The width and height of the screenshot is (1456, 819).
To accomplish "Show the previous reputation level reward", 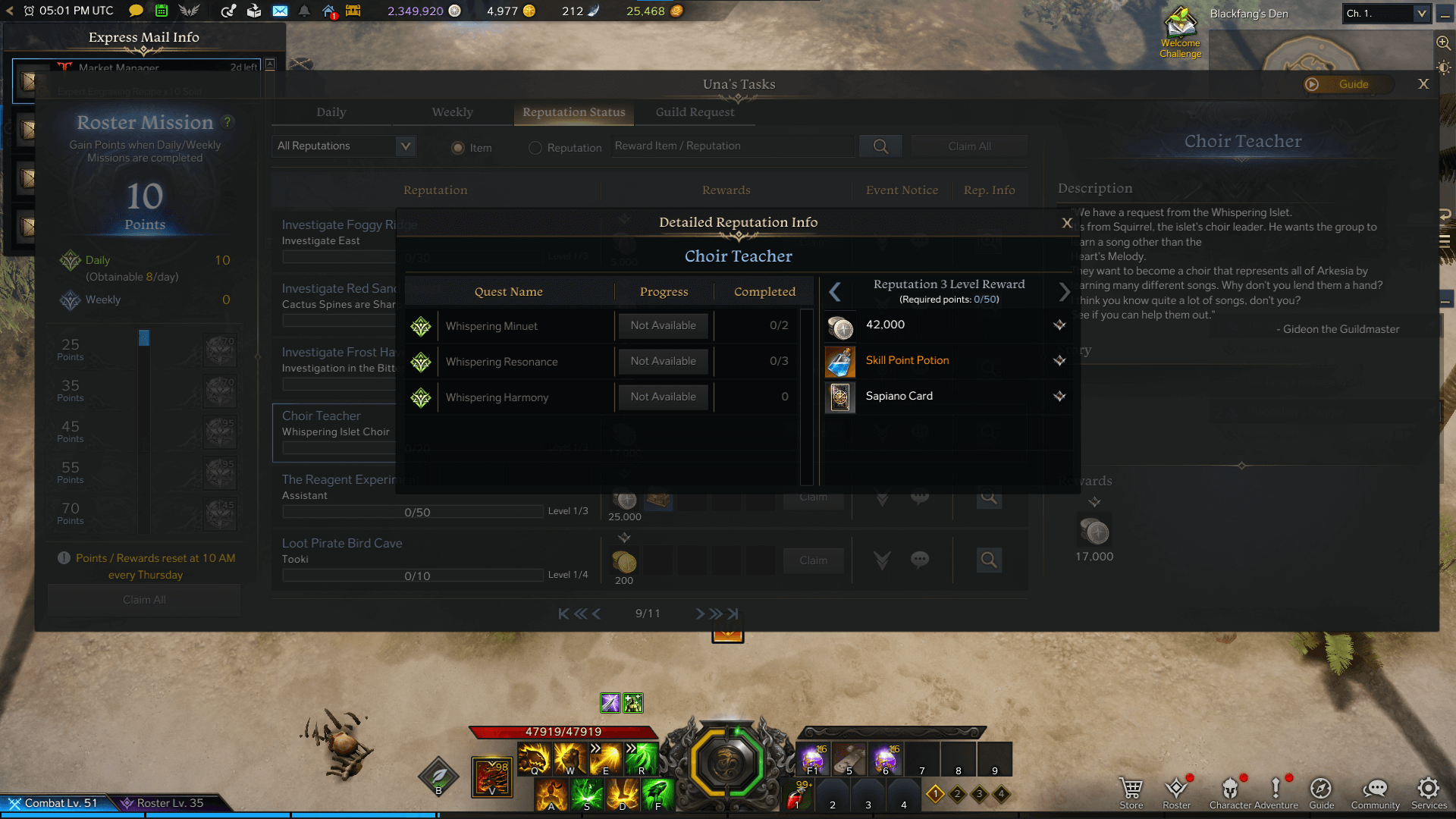I will click(835, 292).
